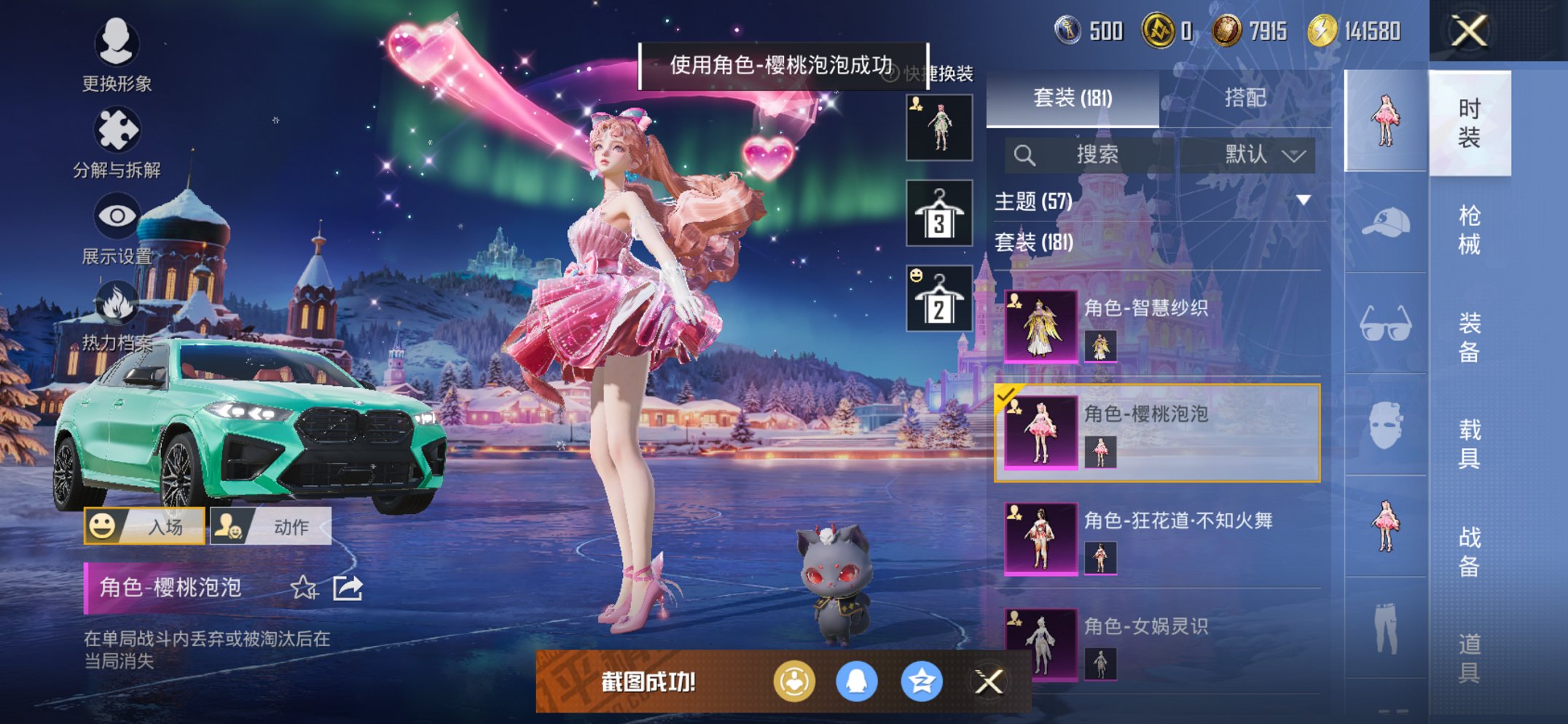Screen dimensions: 1568x724
Task: Select quick outfit slot numbered 3
Action: [x=940, y=215]
